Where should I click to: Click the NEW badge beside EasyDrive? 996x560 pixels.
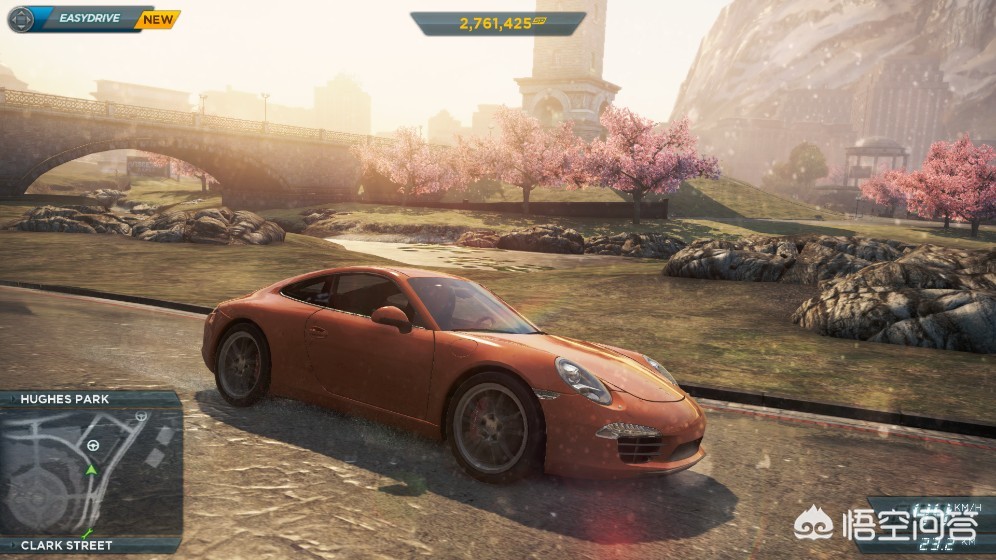pos(158,18)
